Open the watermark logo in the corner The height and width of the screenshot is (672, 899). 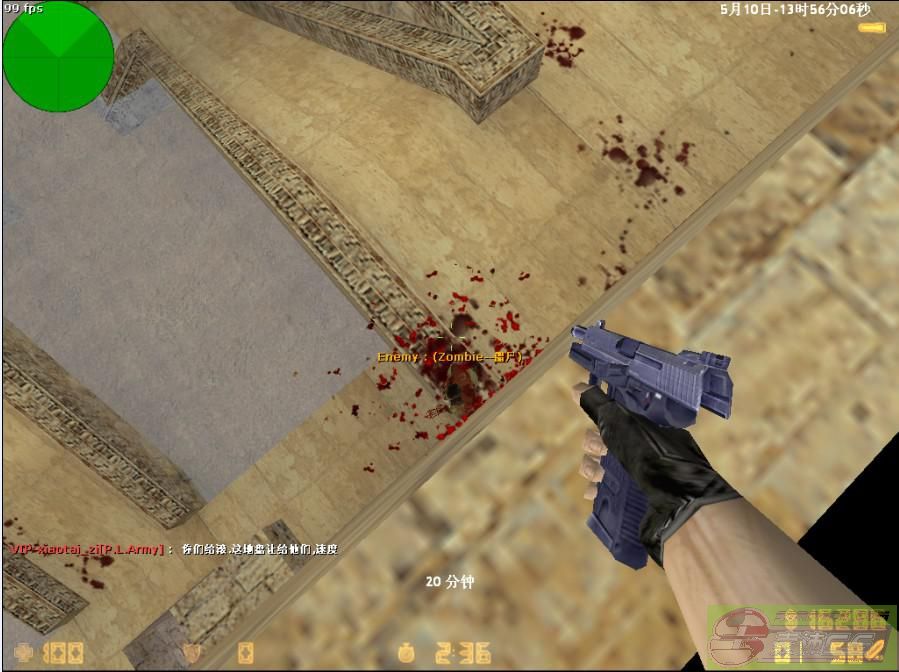click(x=800, y=638)
